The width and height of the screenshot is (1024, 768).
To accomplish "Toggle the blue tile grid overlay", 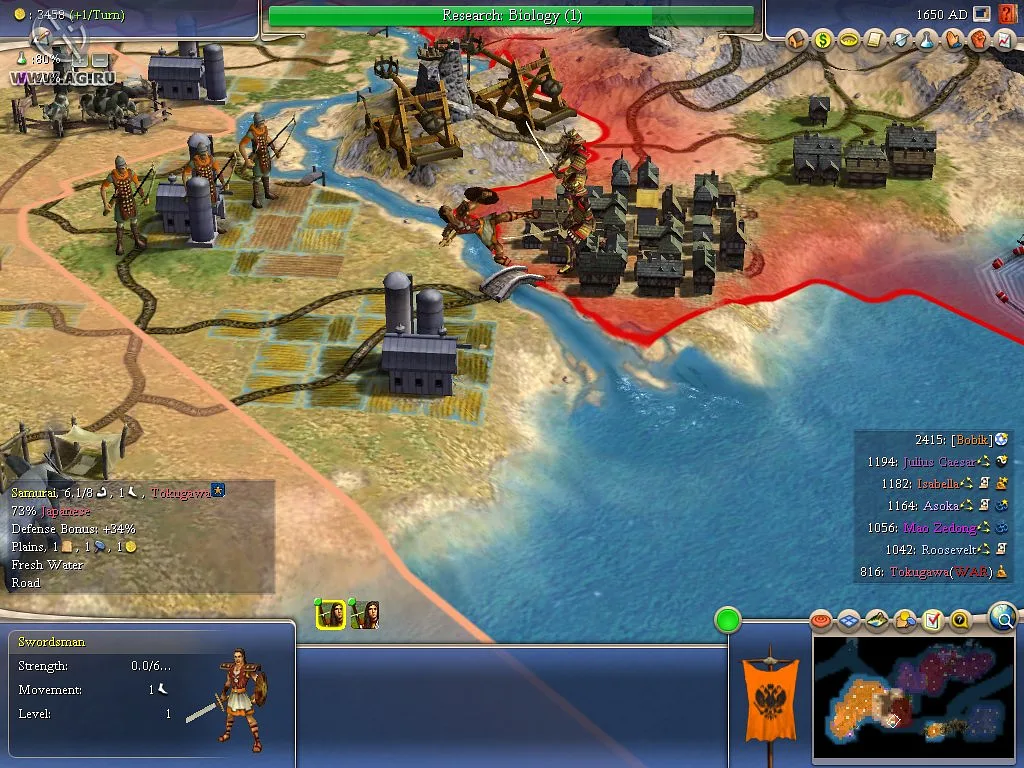I will (x=849, y=622).
